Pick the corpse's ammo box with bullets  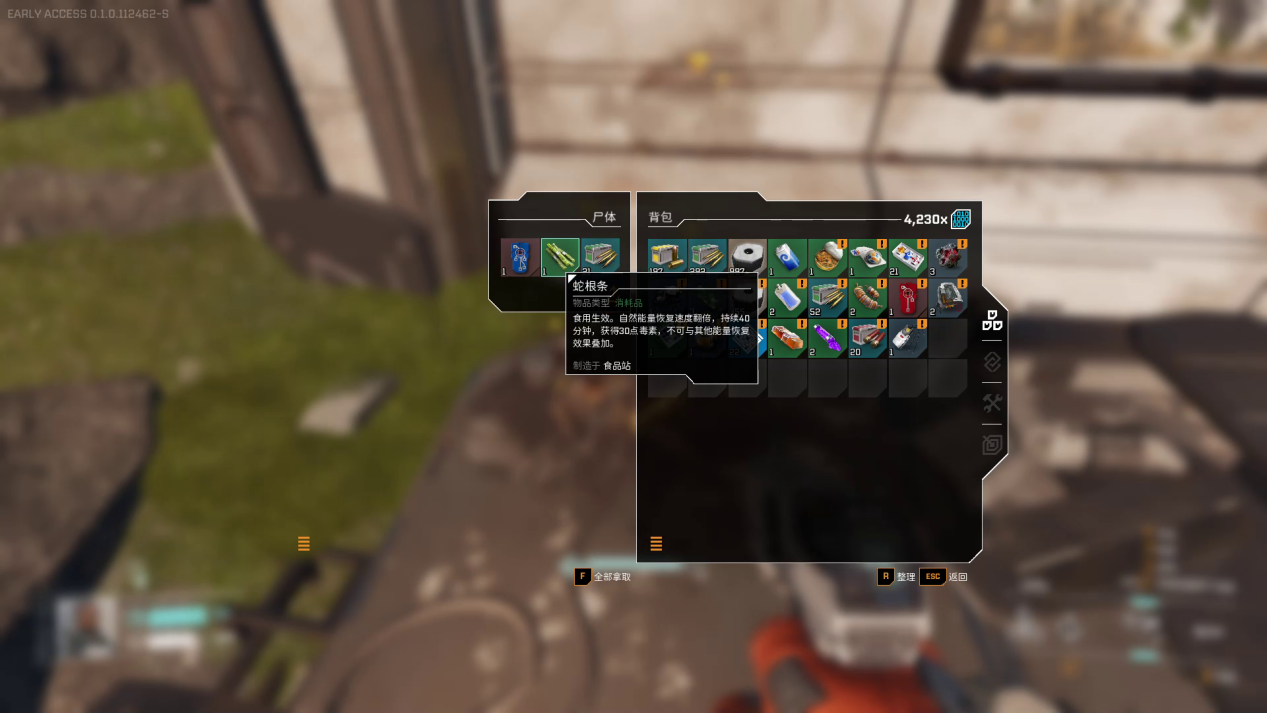pos(600,257)
